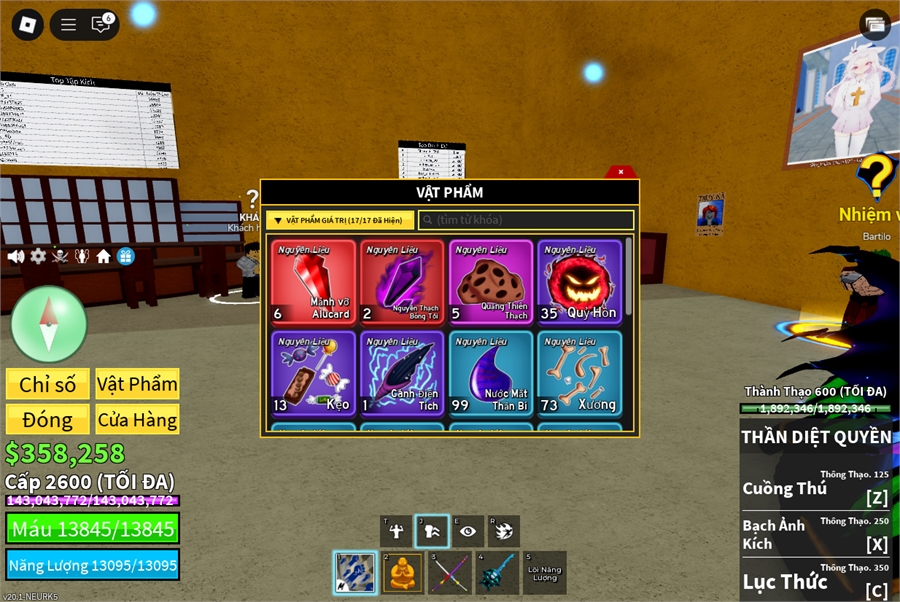
Task: Open the Cửa Hàng shop
Action: (x=137, y=420)
